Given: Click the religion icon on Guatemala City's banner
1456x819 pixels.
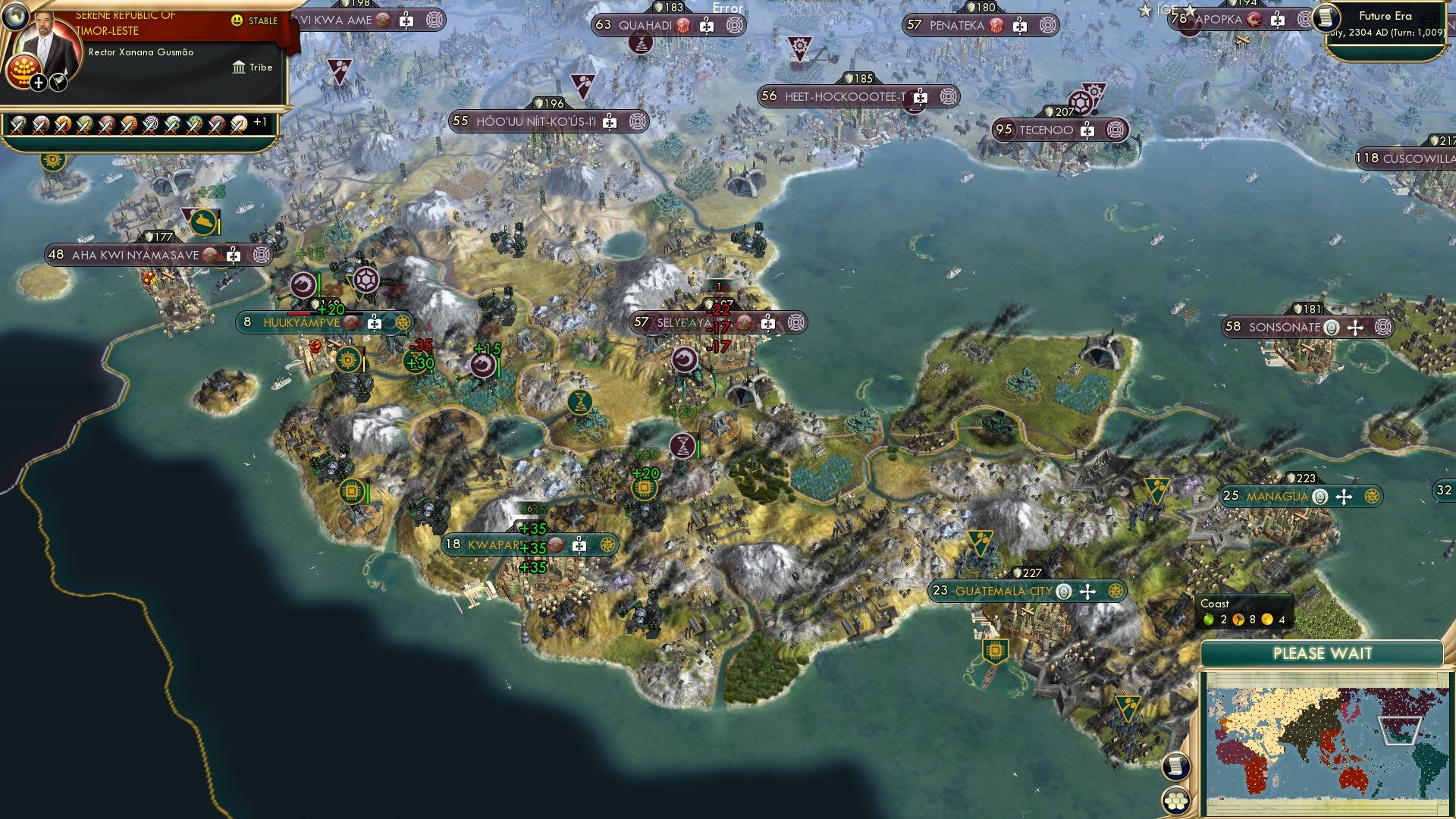Looking at the screenshot, I should (1063, 592).
